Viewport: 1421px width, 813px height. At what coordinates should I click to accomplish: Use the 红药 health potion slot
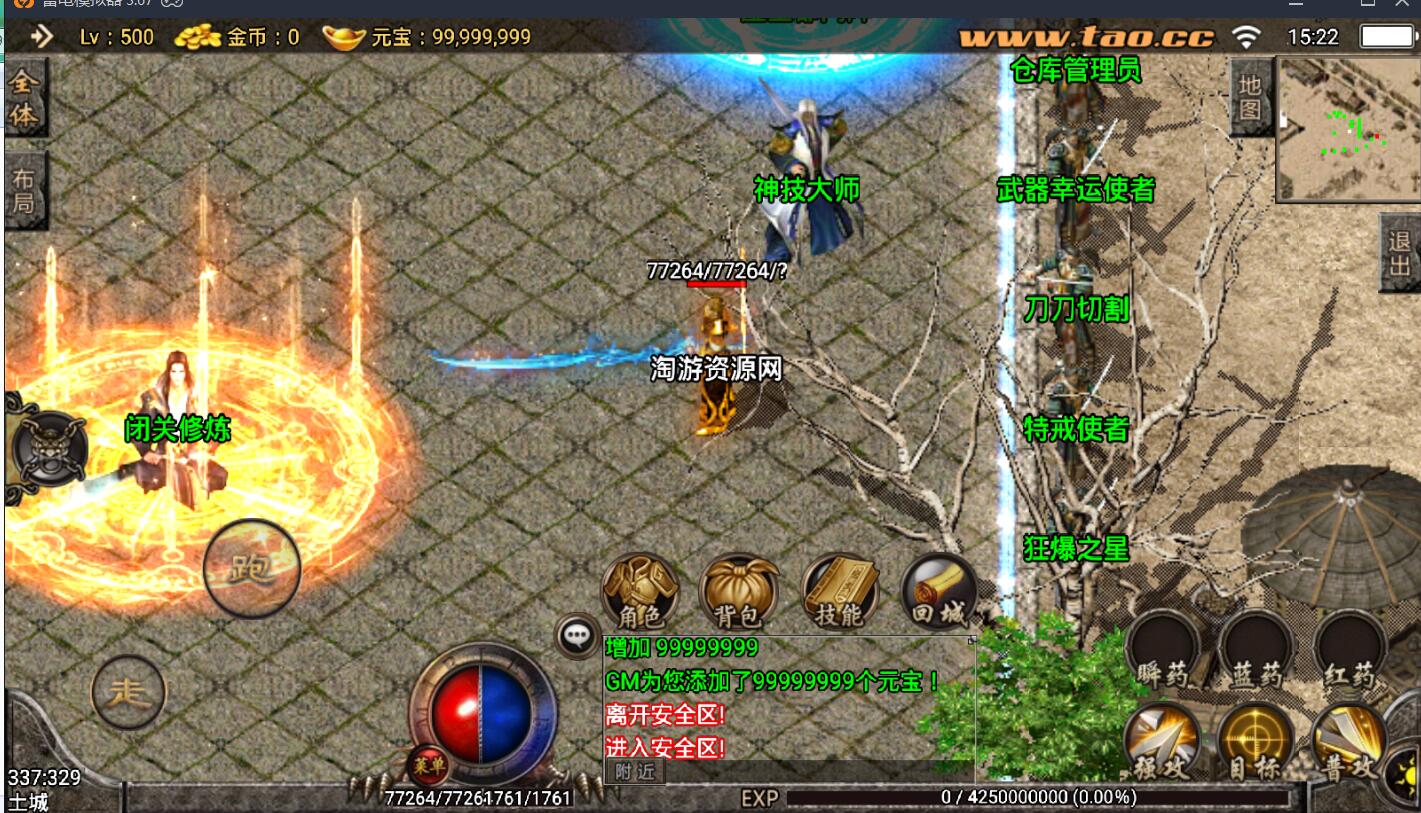pos(1349,650)
